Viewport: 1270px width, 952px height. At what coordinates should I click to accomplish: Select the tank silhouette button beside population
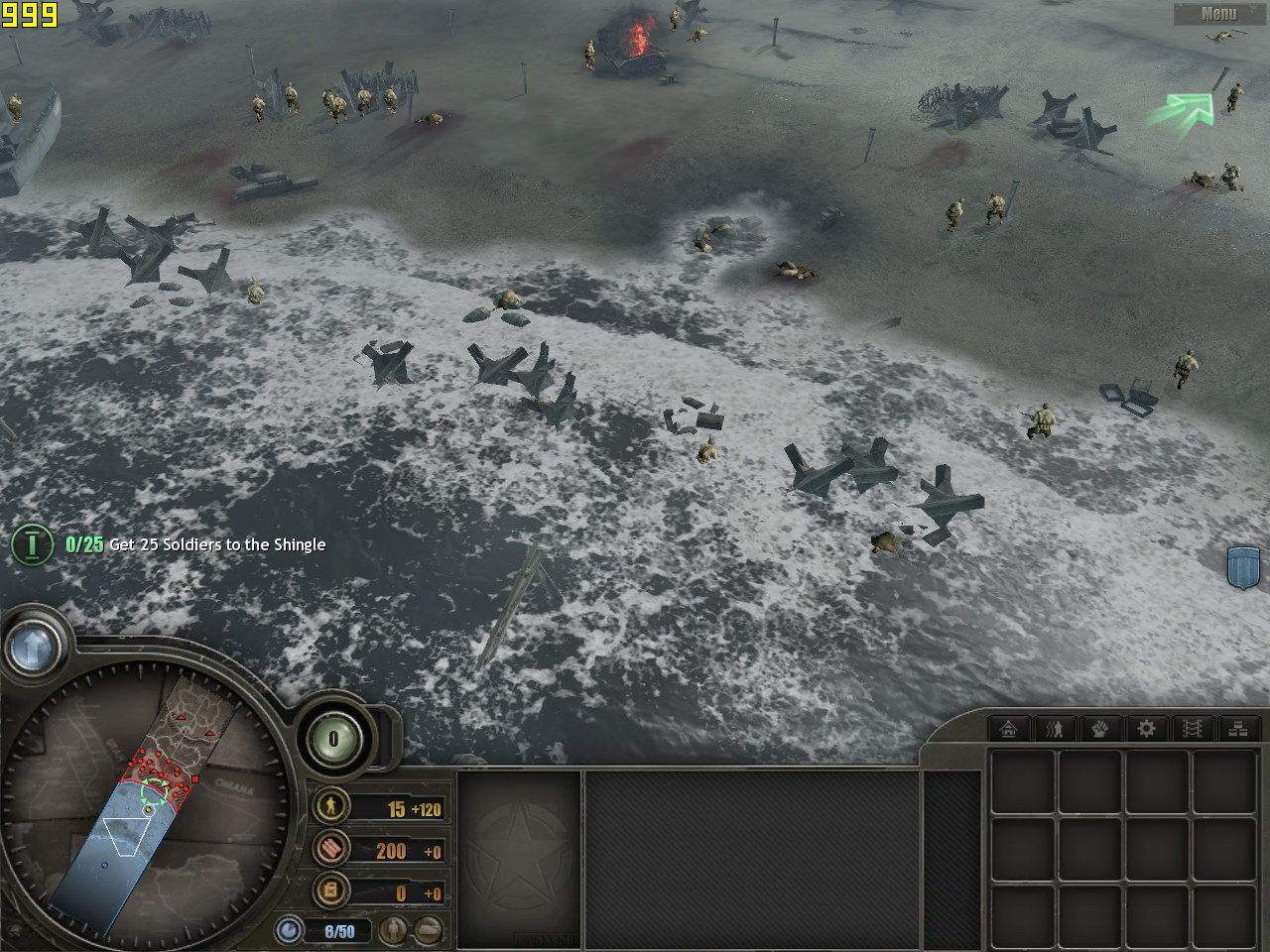(429, 930)
